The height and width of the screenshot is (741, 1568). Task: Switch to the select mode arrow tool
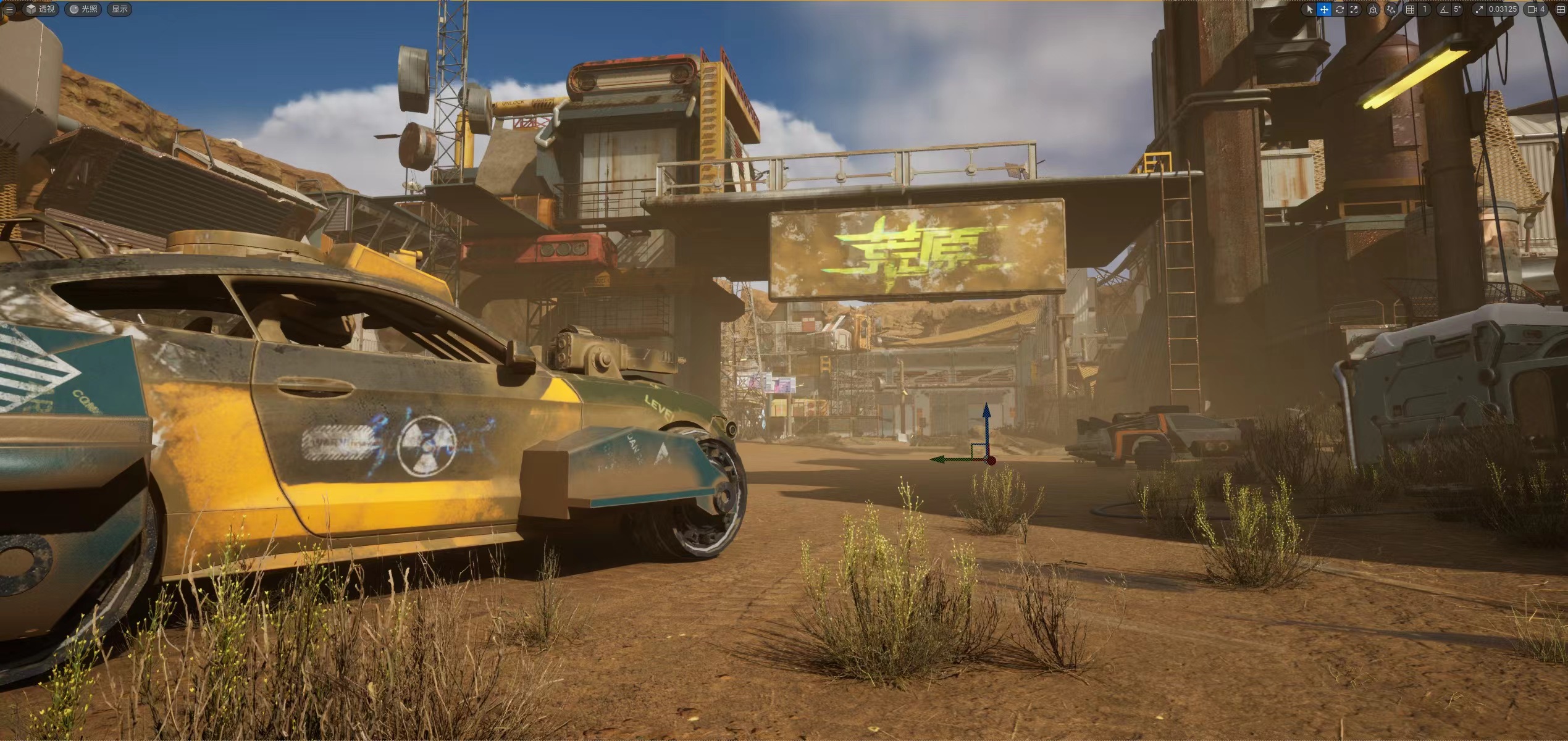[x=1309, y=9]
